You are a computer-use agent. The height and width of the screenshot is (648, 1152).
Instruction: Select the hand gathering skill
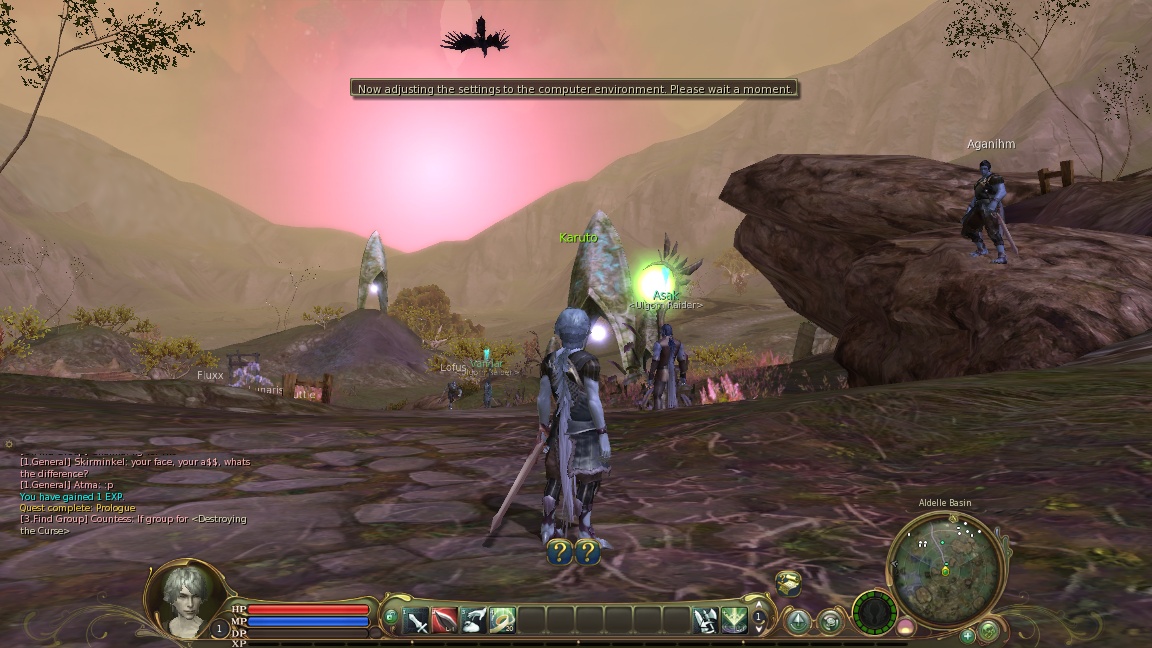(474, 620)
